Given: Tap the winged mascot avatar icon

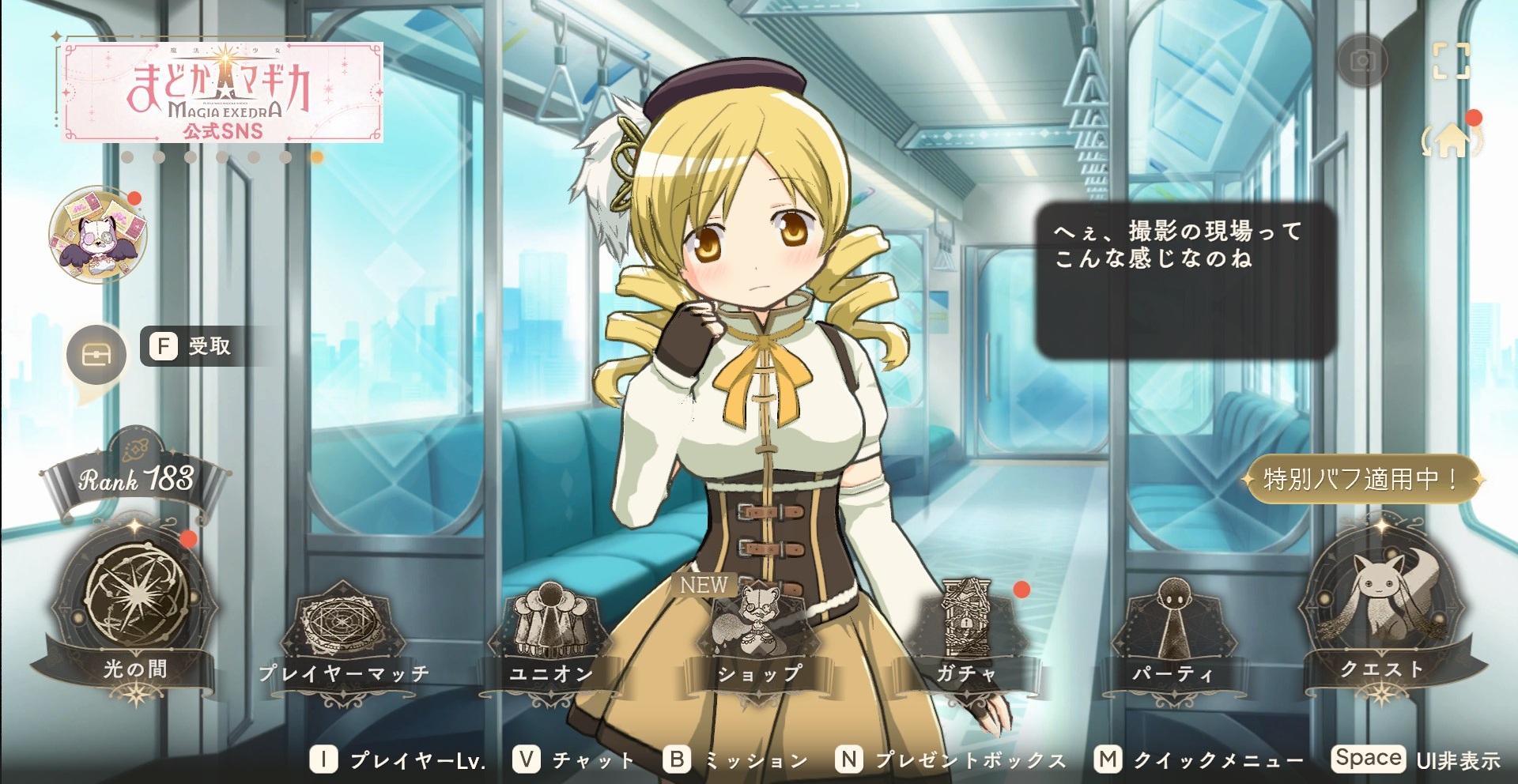Looking at the screenshot, I should point(98,236).
